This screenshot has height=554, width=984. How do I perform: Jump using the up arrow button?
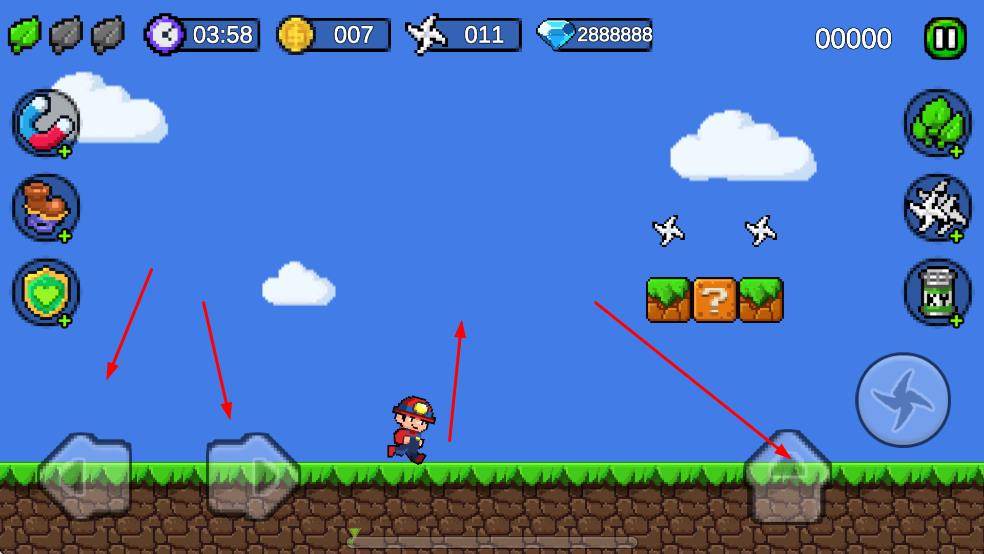[x=788, y=477]
